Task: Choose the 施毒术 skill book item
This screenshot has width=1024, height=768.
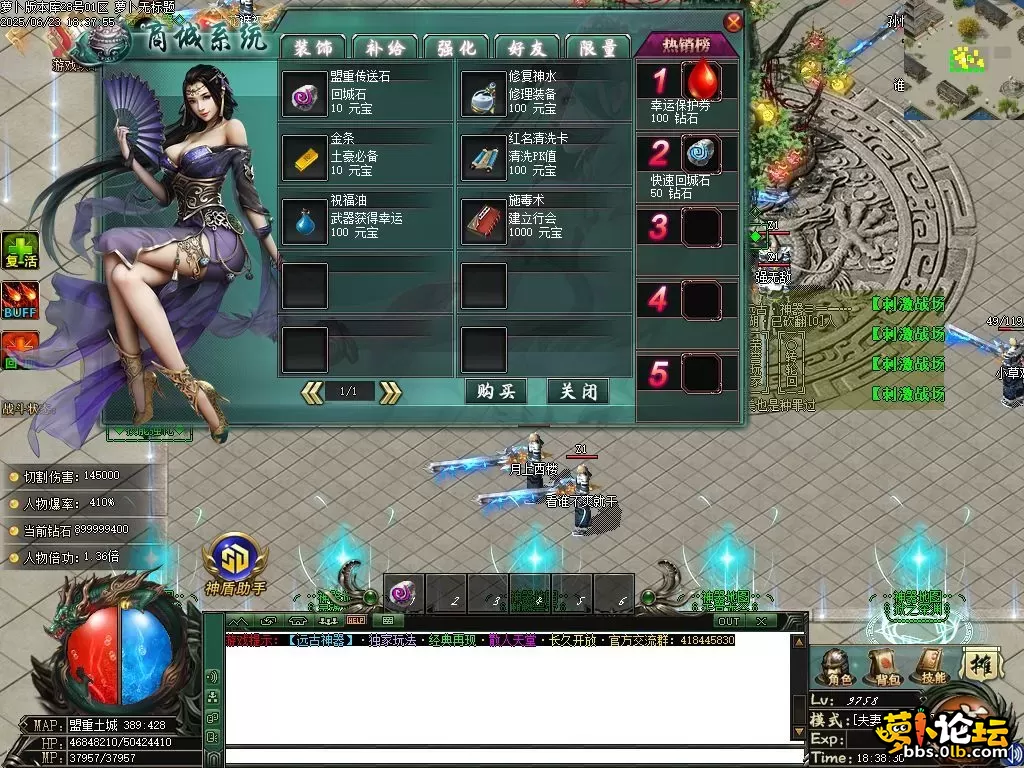Action: point(483,220)
